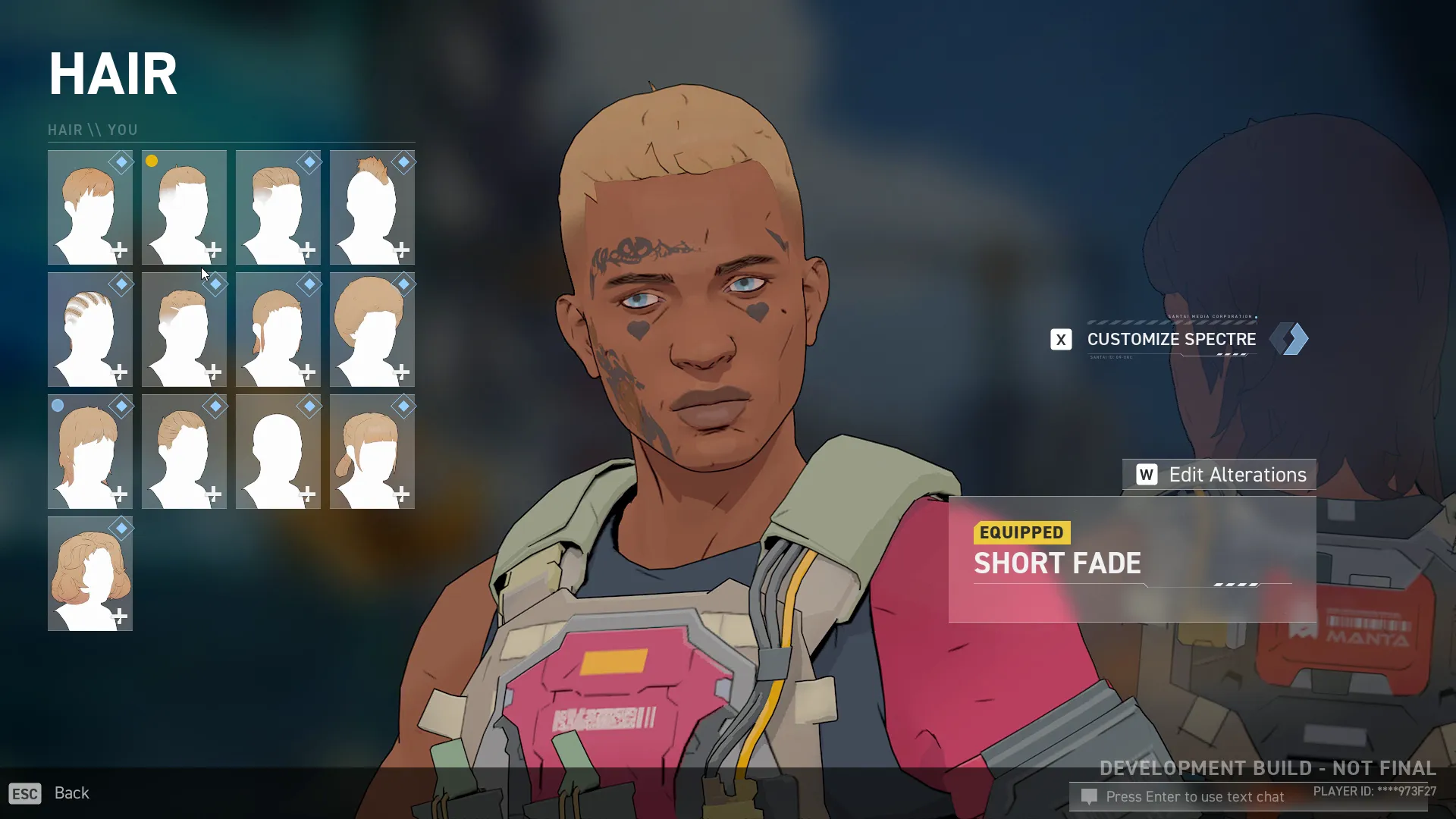1456x819 pixels.
Task: Choose the cornrow braids hairstyle
Action: [x=89, y=329]
